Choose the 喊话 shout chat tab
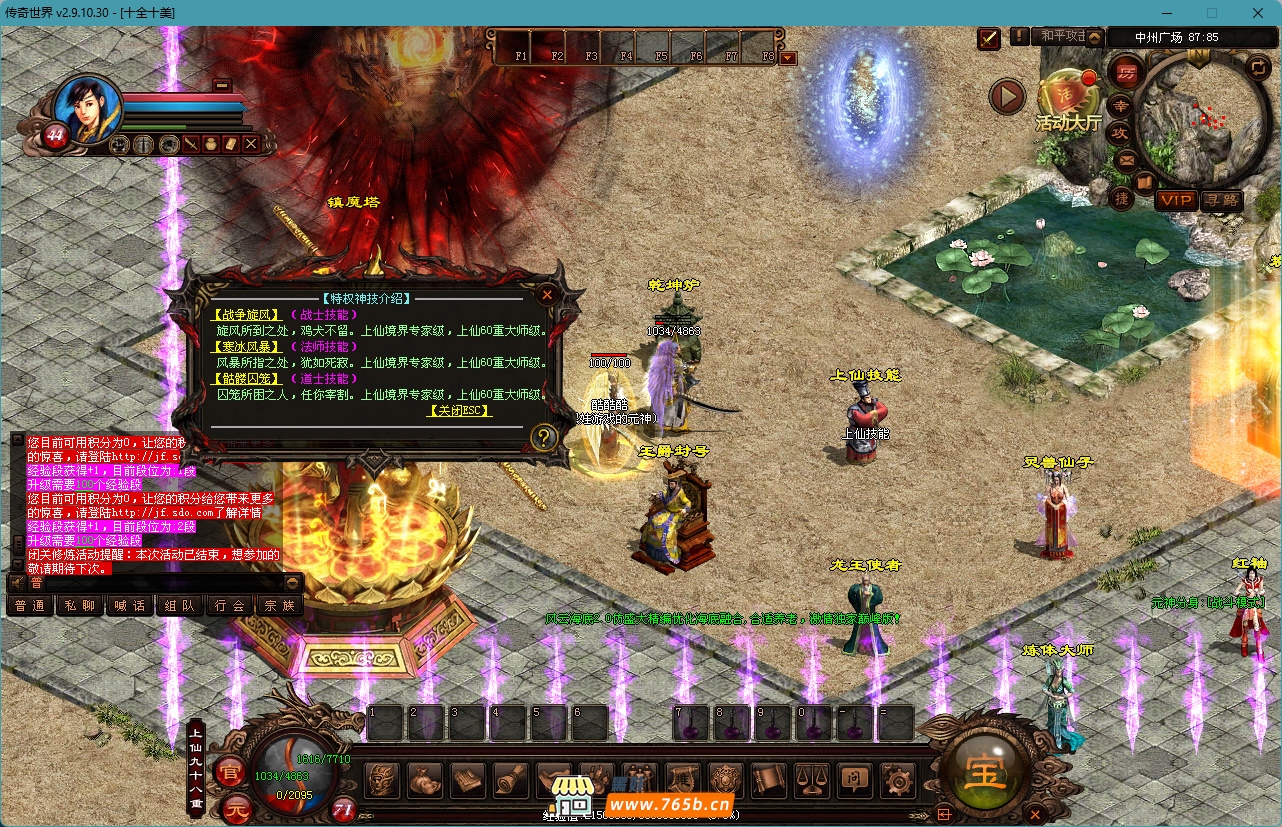This screenshot has height=827, width=1282. 130,605
